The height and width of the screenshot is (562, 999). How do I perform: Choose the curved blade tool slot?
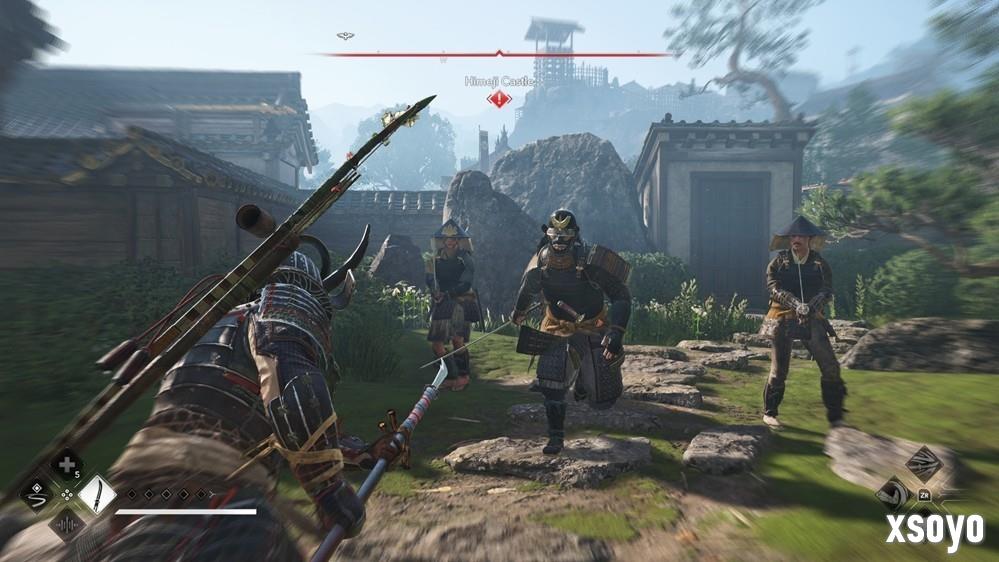892,494
